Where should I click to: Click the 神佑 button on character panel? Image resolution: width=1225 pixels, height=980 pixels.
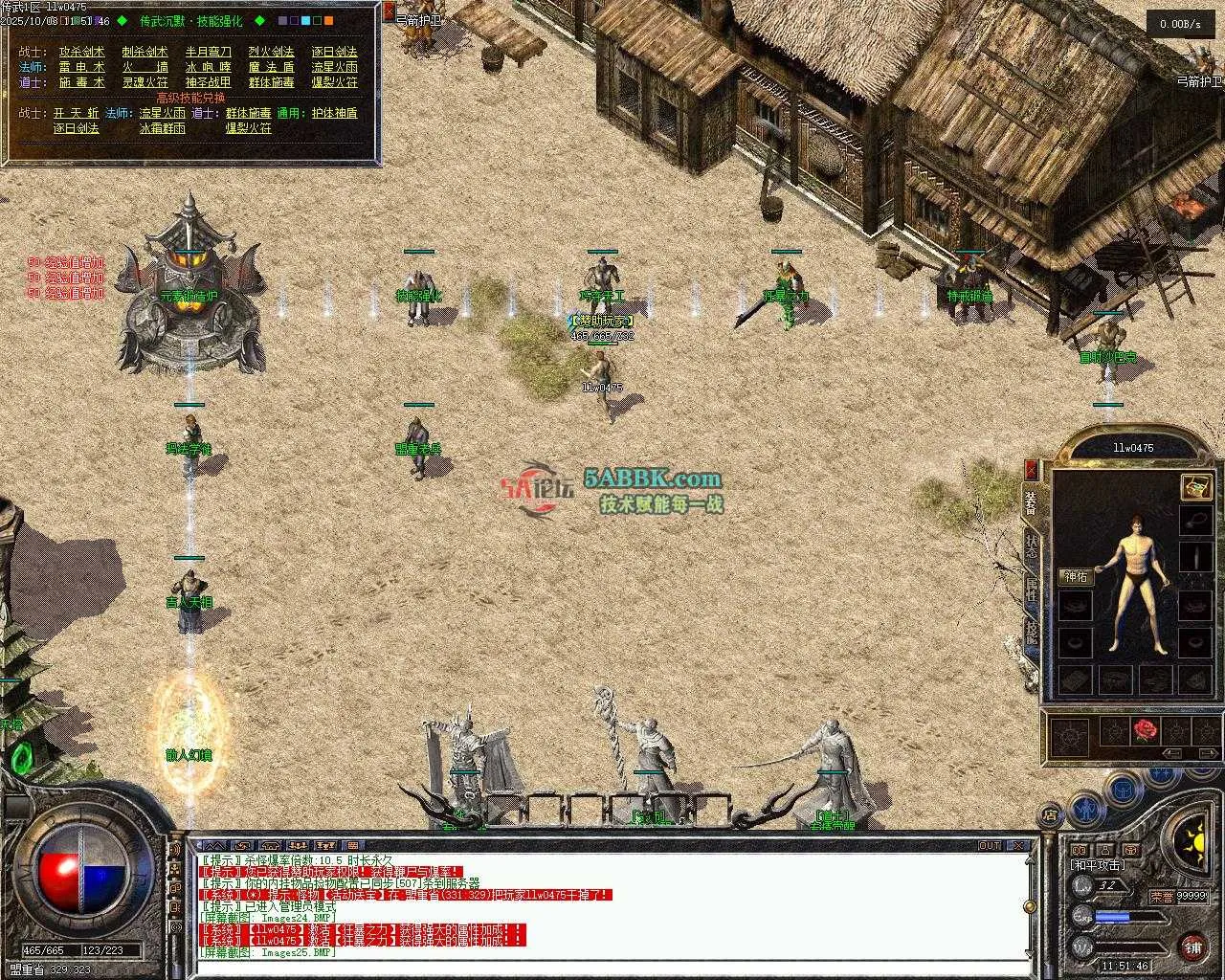point(1076,576)
